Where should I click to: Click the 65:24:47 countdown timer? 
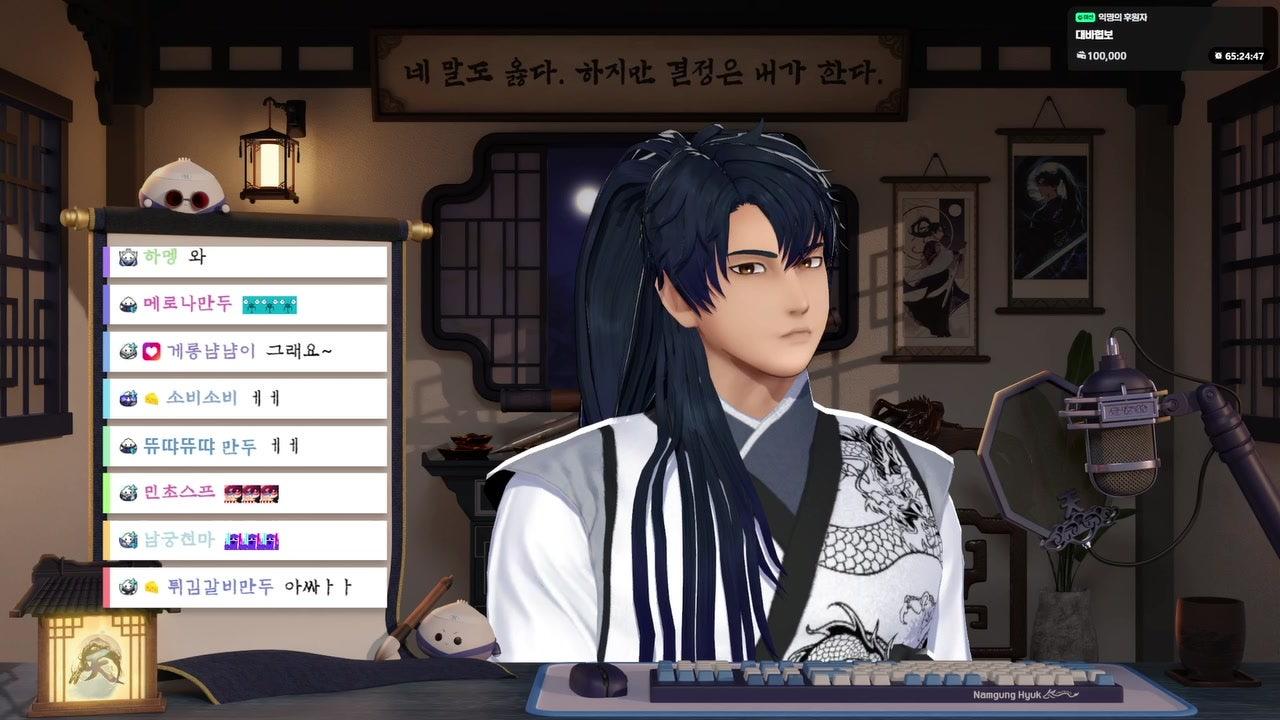click(x=1244, y=56)
